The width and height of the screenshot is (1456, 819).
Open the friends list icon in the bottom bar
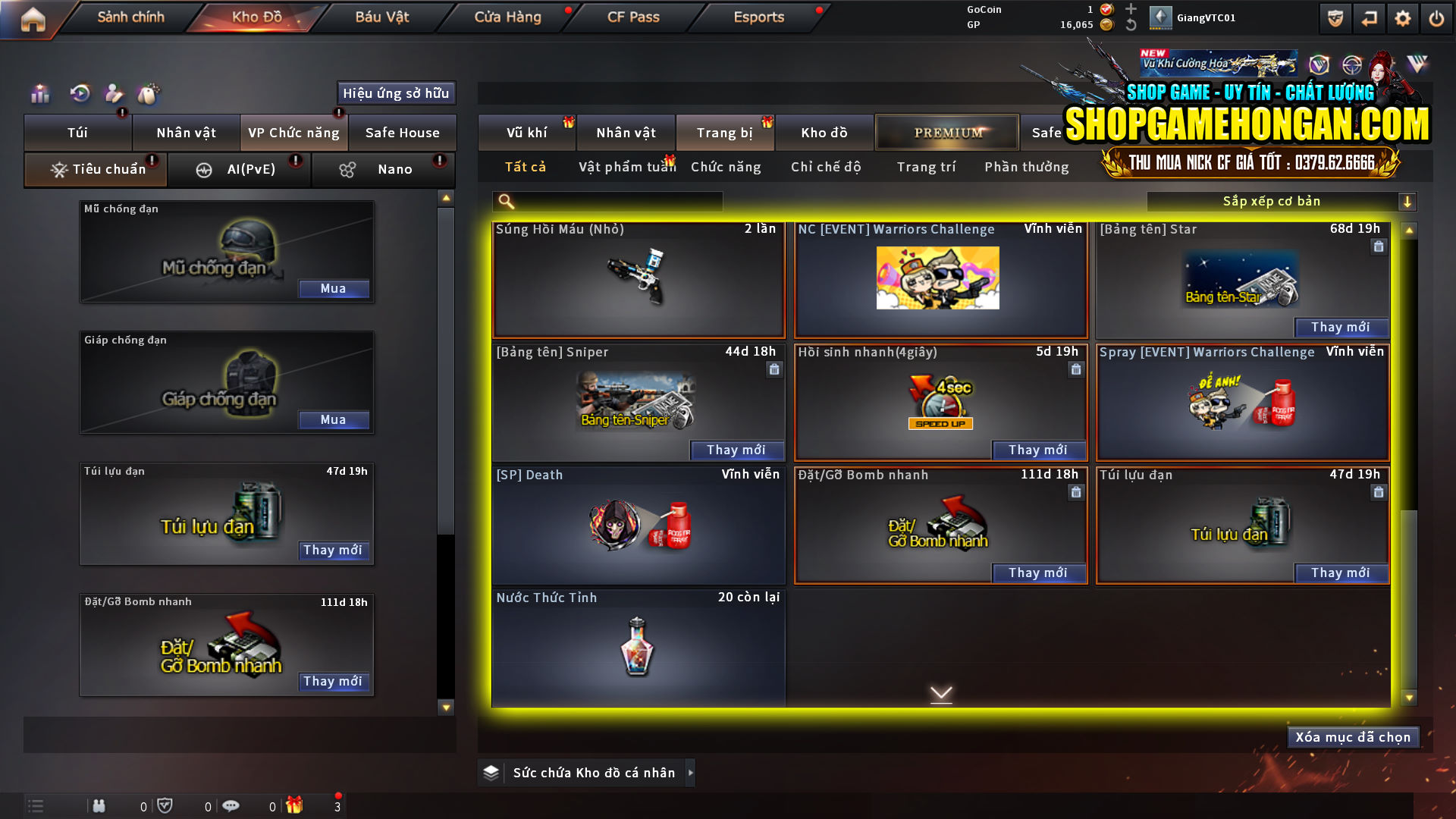[x=99, y=805]
